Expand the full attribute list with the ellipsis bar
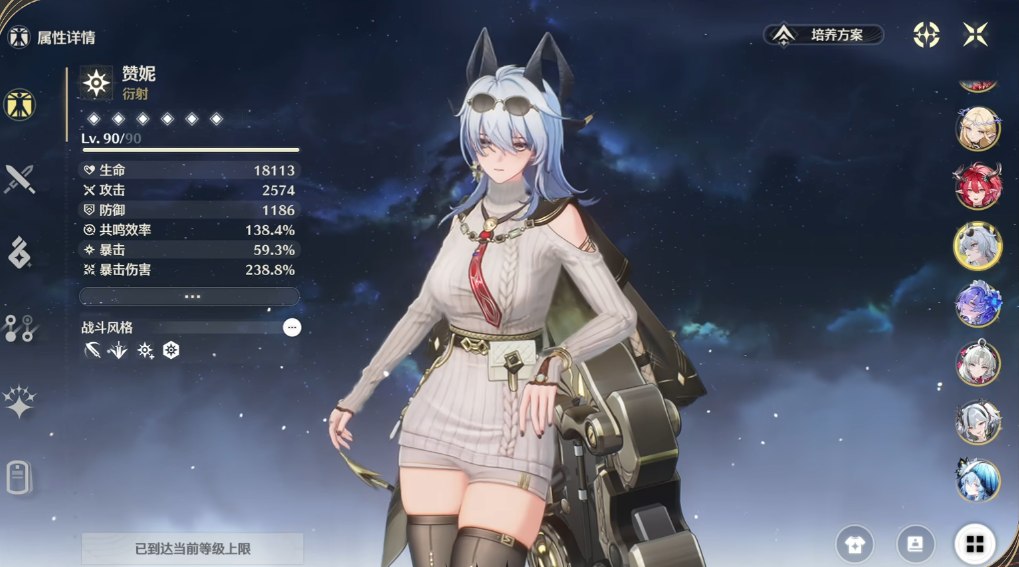Screen dimensions: 1019x567 (x=190, y=296)
